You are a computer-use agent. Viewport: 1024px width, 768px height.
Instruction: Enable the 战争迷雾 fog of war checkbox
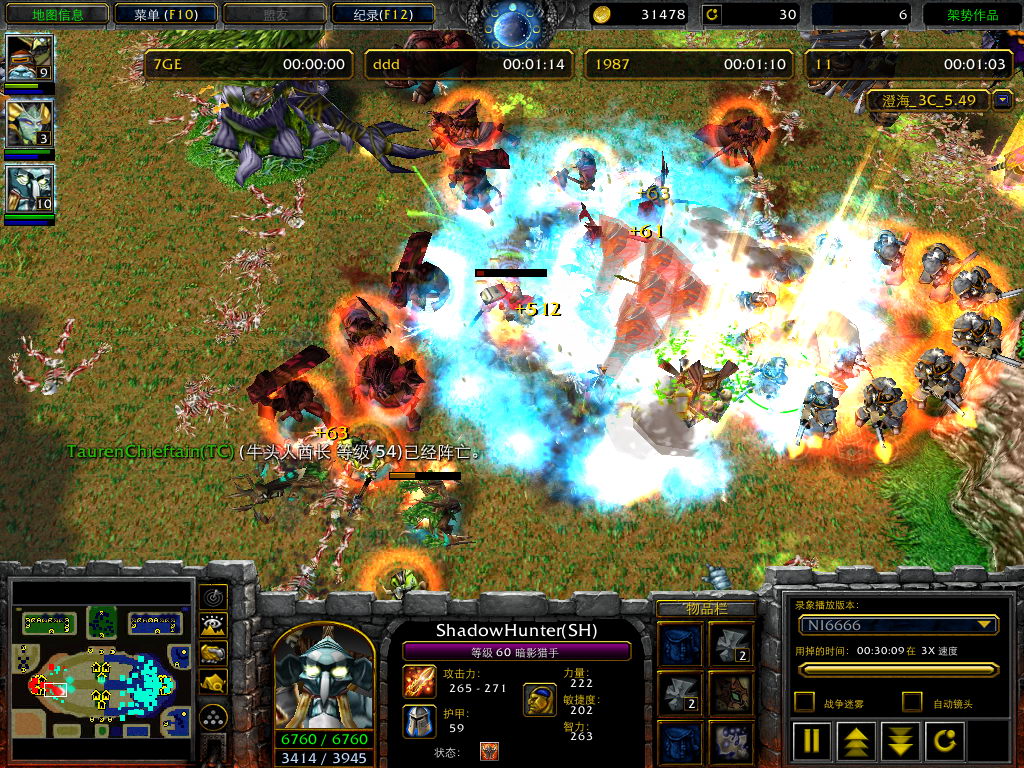tap(803, 702)
